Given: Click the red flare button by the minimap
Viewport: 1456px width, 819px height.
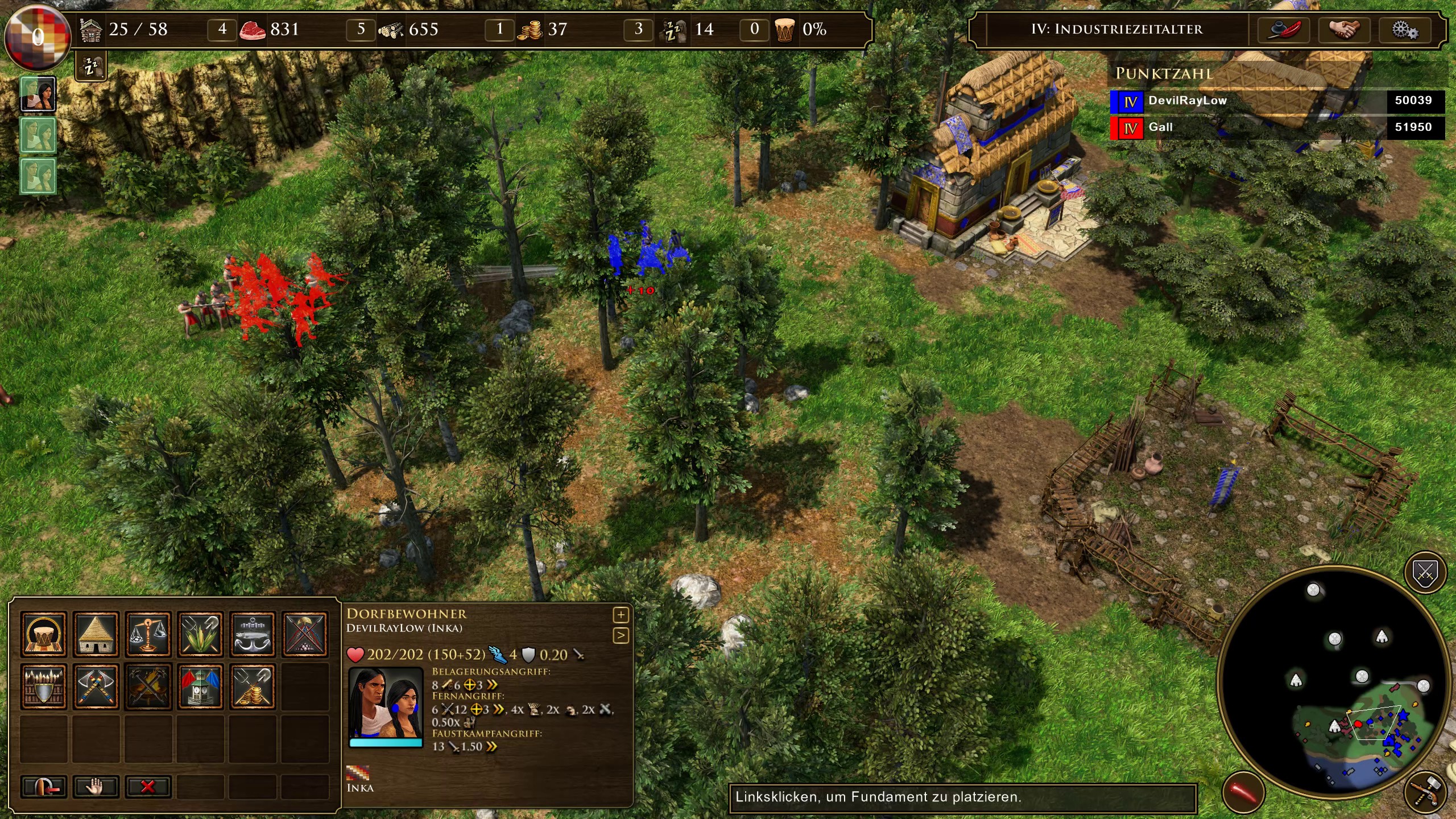Looking at the screenshot, I should coord(1243,792).
